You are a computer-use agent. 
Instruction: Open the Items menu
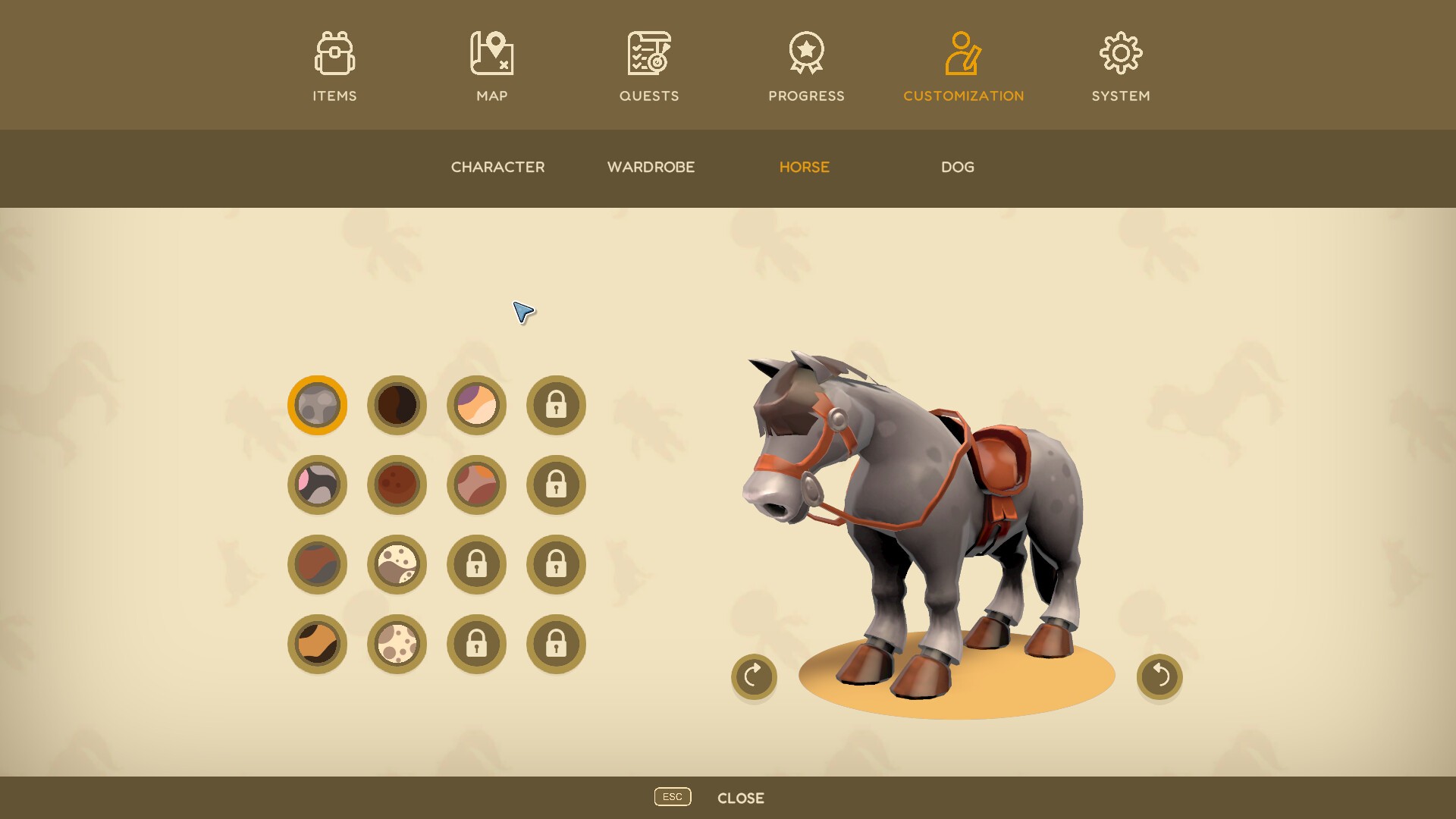[x=334, y=66]
